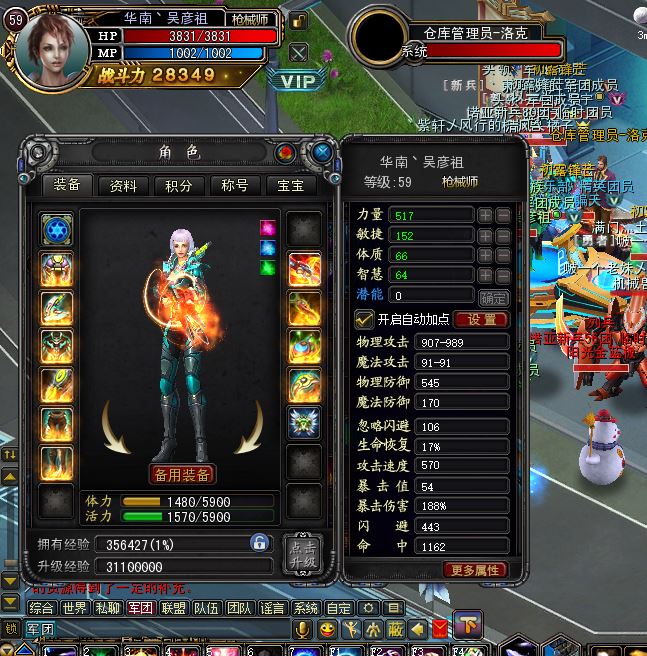The image size is (647, 656).
Task: Open the smiley emoji picker
Action: click(x=327, y=629)
